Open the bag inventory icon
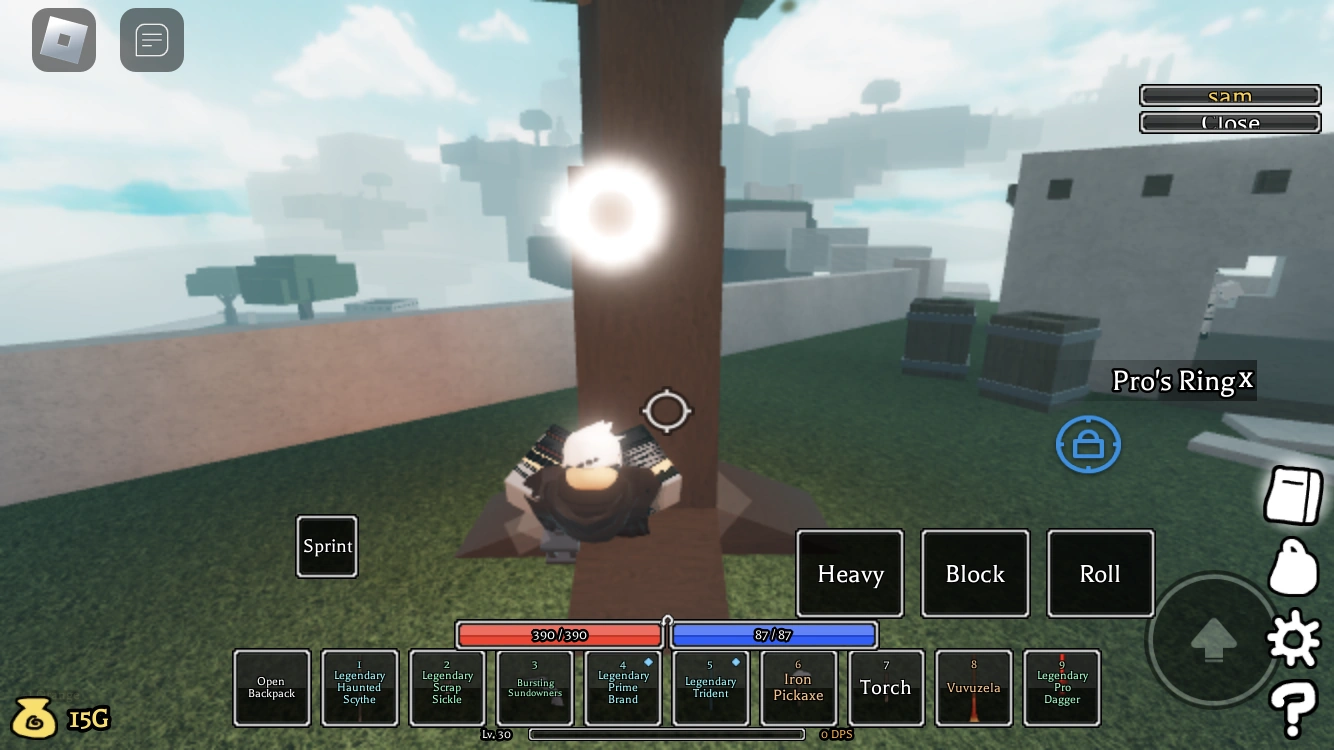The height and width of the screenshot is (750, 1334). click(x=1292, y=566)
